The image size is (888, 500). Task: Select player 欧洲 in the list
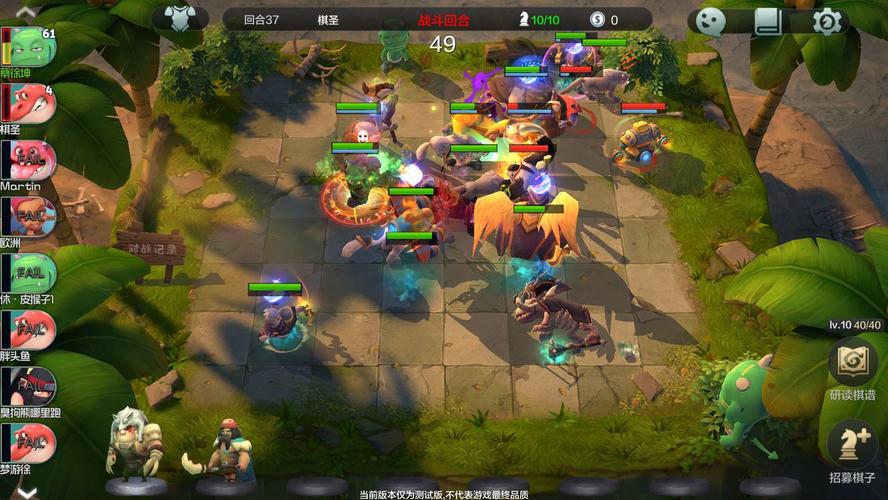[28, 217]
